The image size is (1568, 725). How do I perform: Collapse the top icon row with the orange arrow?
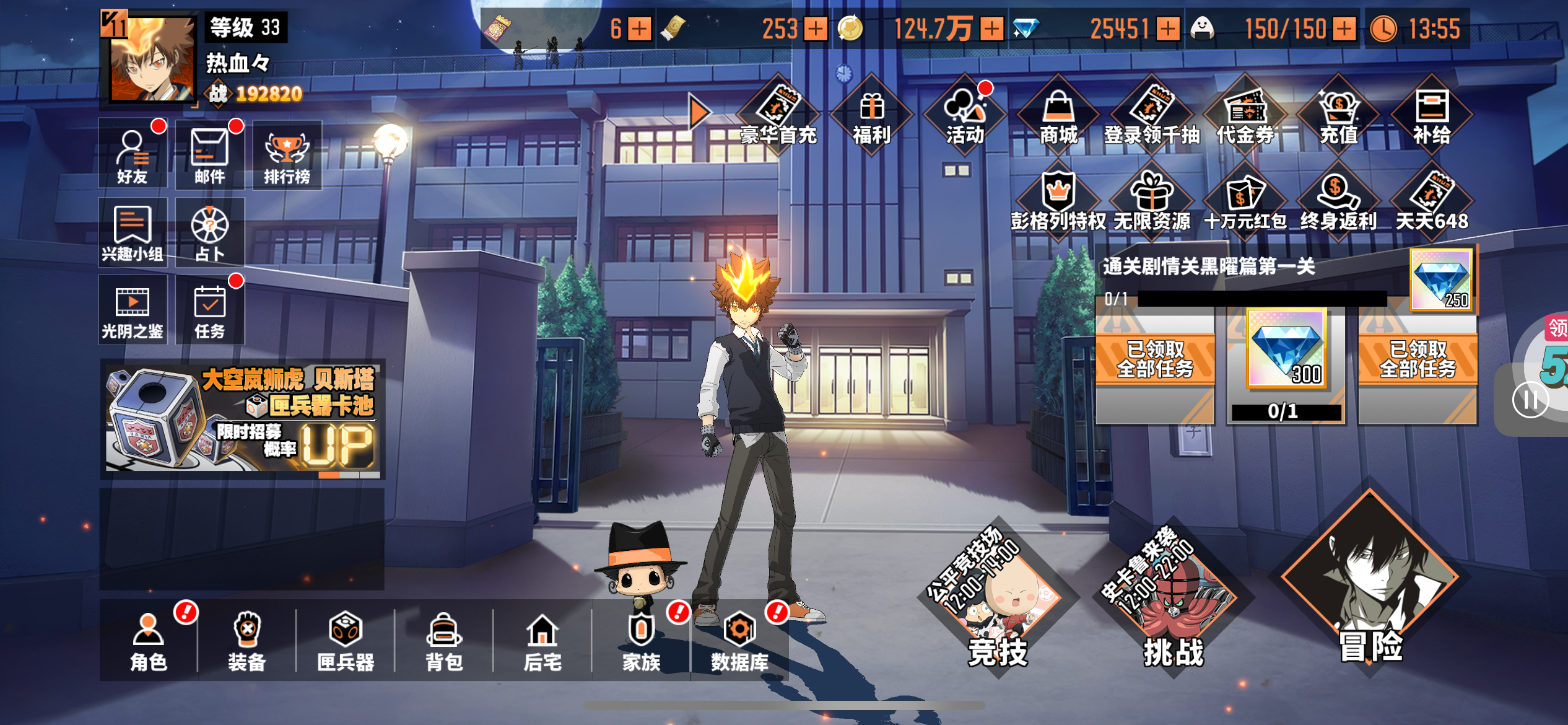[699, 112]
